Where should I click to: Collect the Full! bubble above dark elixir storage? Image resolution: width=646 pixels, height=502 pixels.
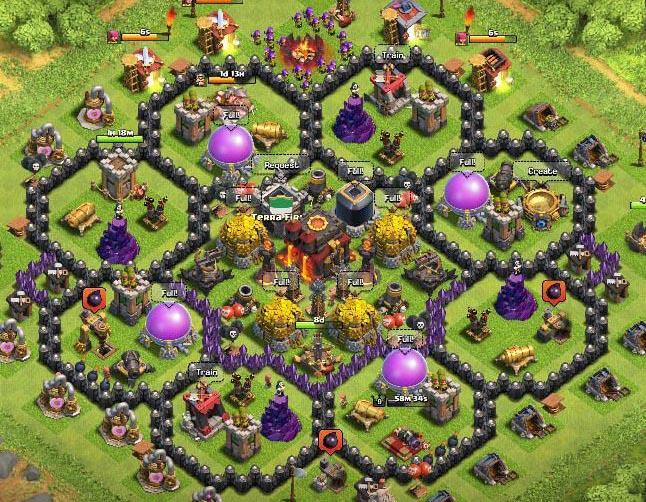click(x=354, y=171)
